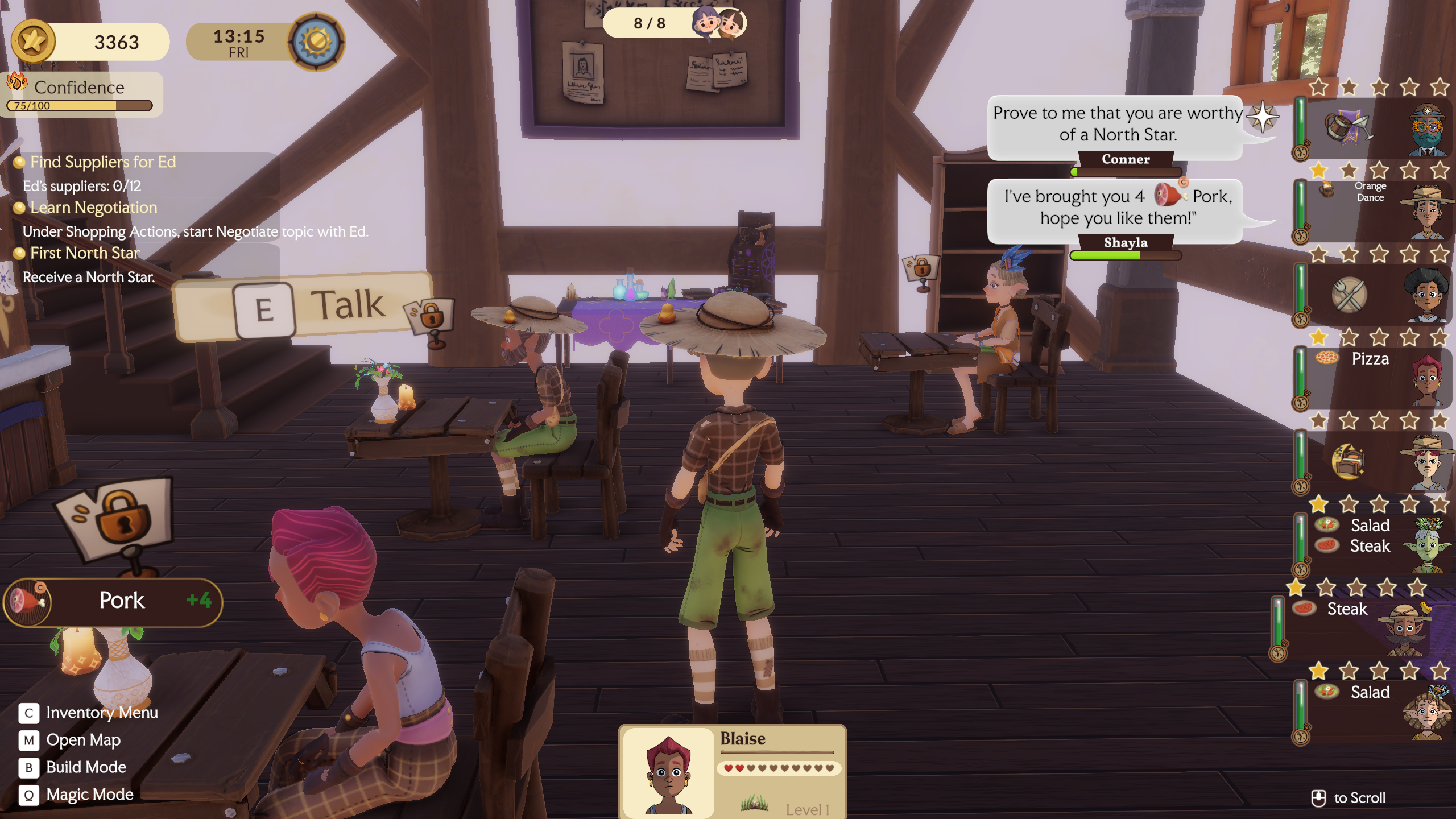This screenshot has height=819, width=1456.
Task: Select the Find Suppliers for Ed quest
Action: pyautogui.click(x=103, y=162)
